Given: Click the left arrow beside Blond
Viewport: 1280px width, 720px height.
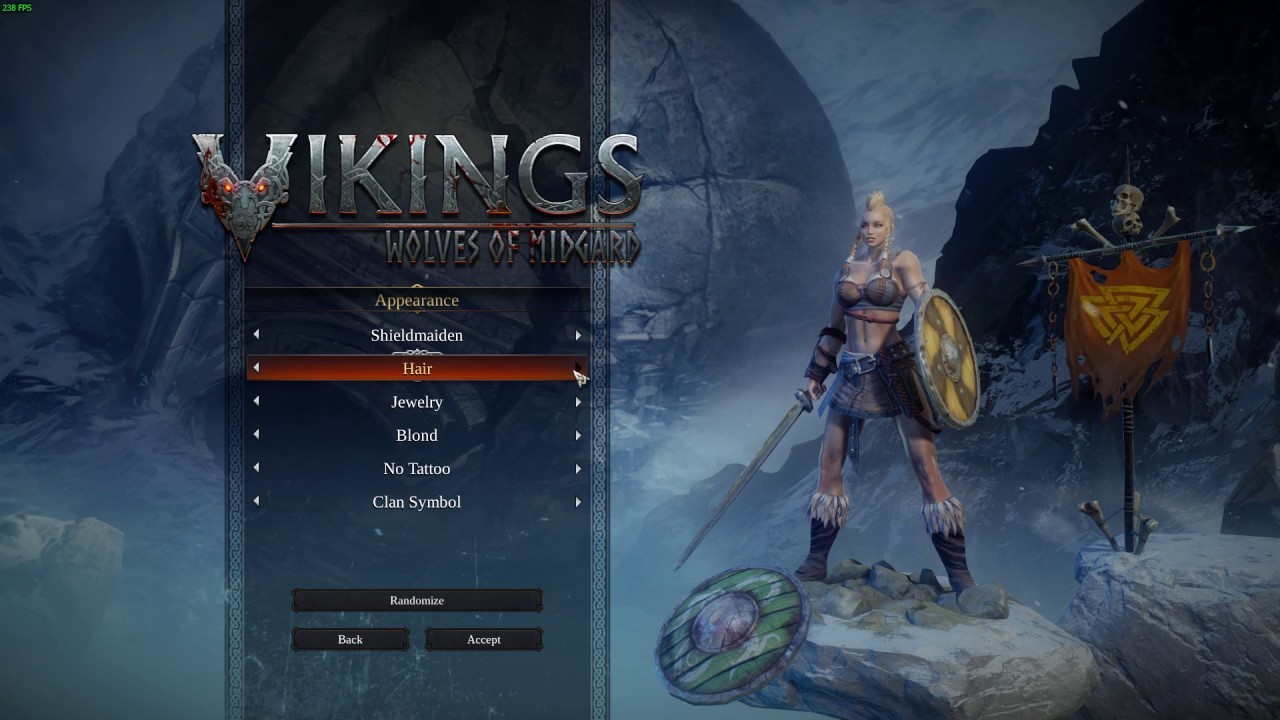Looking at the screenshot, I should click(256, 435).
